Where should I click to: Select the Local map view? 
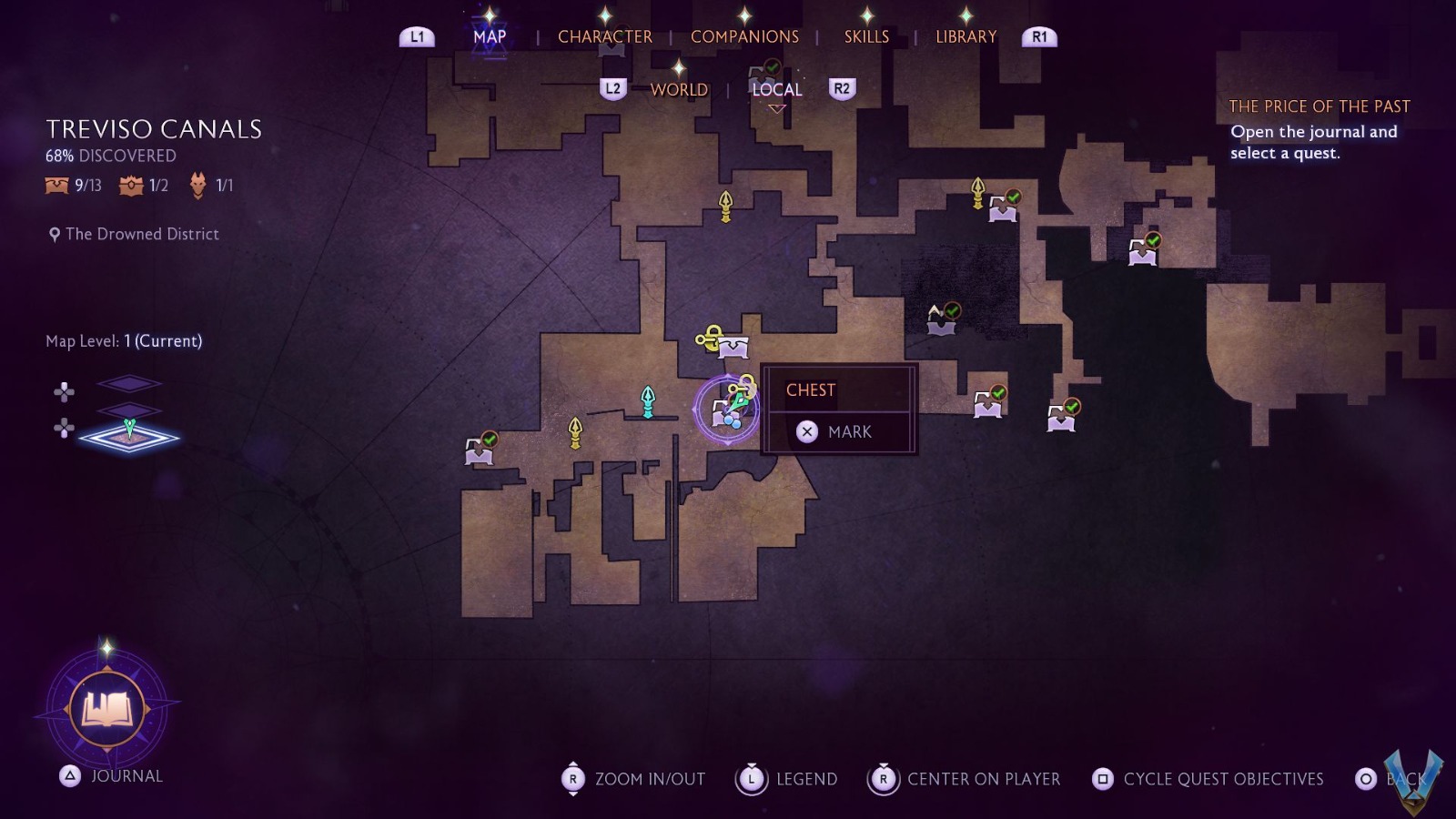coord(776,89)
